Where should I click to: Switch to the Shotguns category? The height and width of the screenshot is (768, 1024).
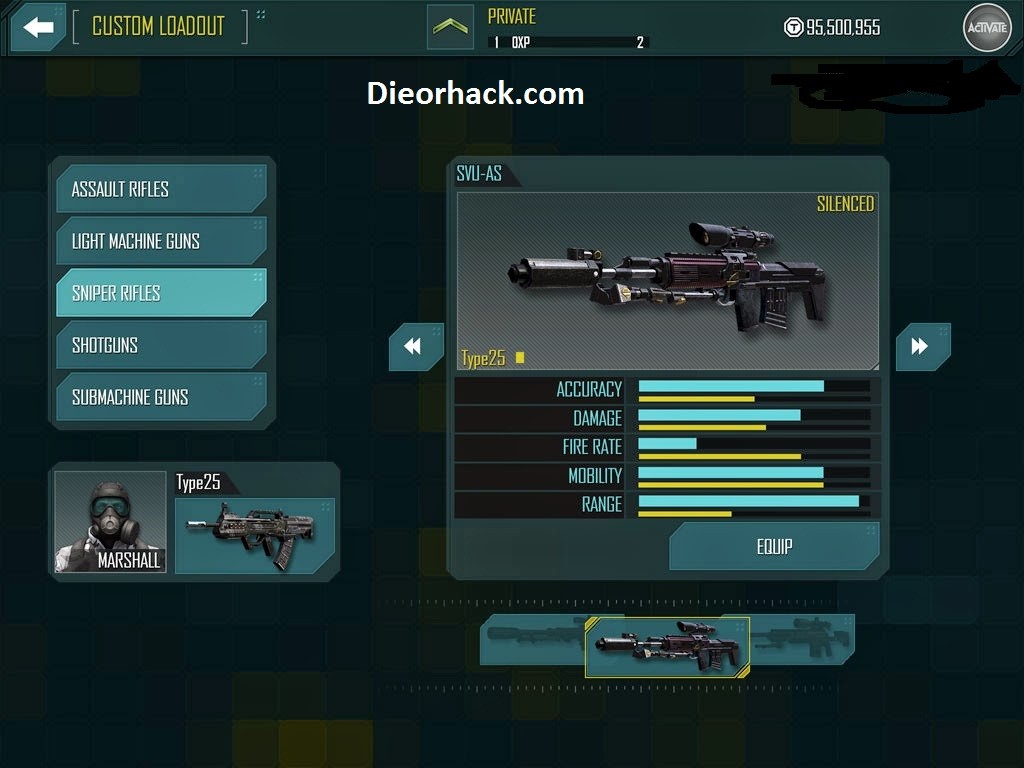161,345
